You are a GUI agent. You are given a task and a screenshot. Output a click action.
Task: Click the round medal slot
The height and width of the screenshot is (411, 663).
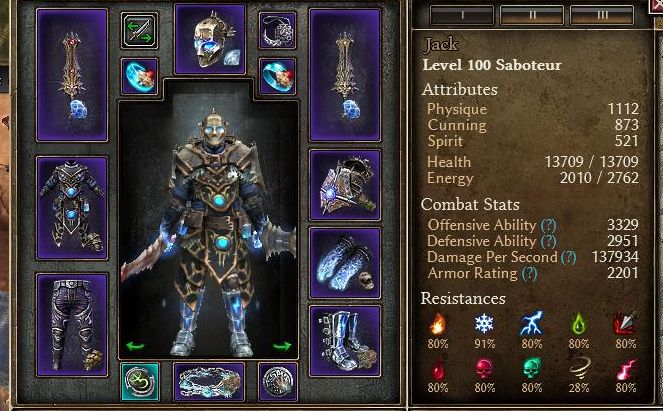point(277,381)
